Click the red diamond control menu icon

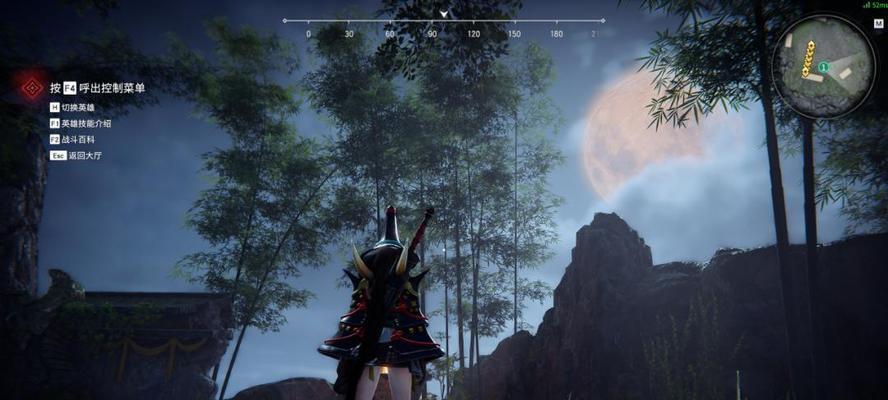32,87
